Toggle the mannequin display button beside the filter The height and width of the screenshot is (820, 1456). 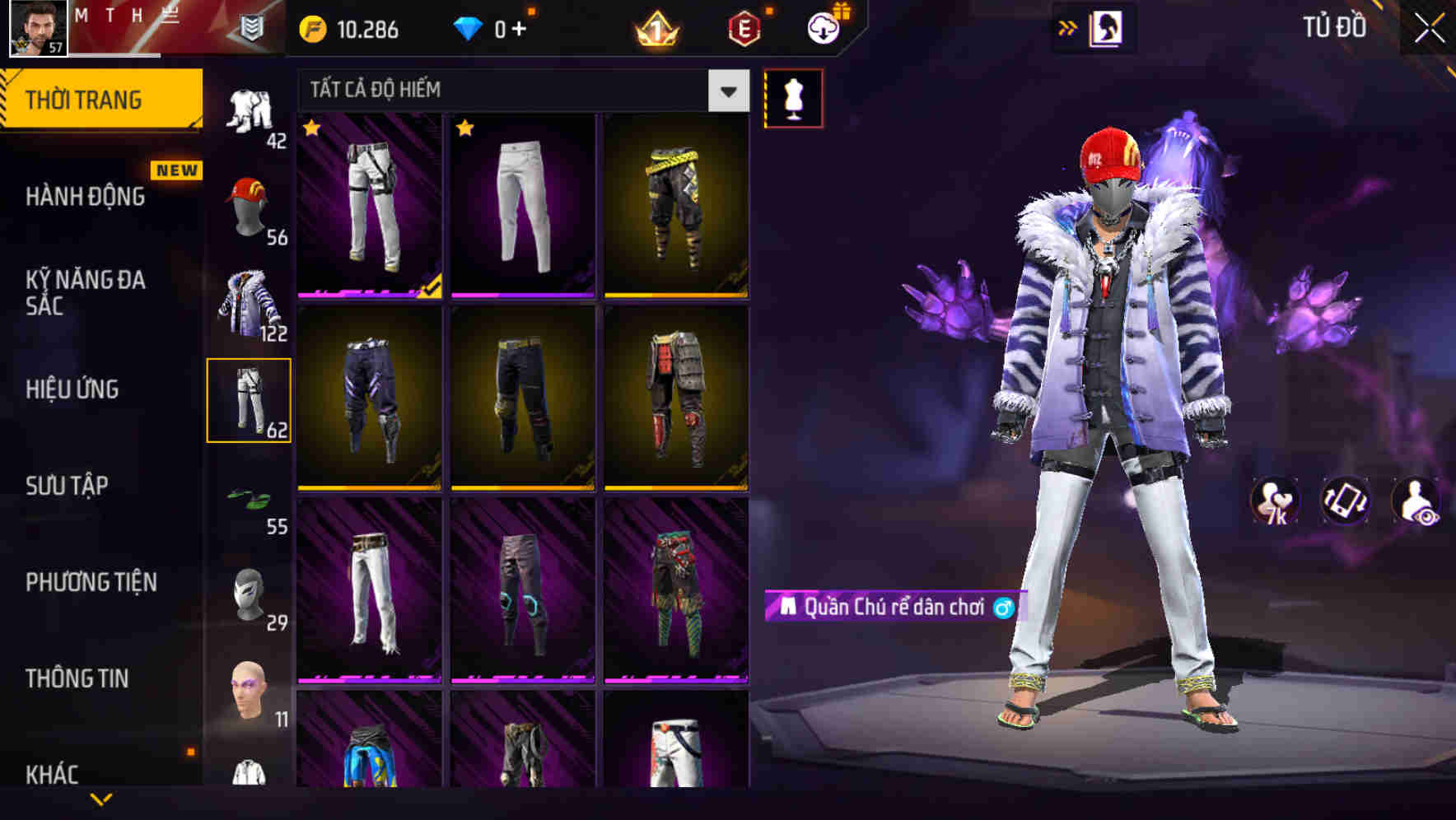[x=794, y=97]
